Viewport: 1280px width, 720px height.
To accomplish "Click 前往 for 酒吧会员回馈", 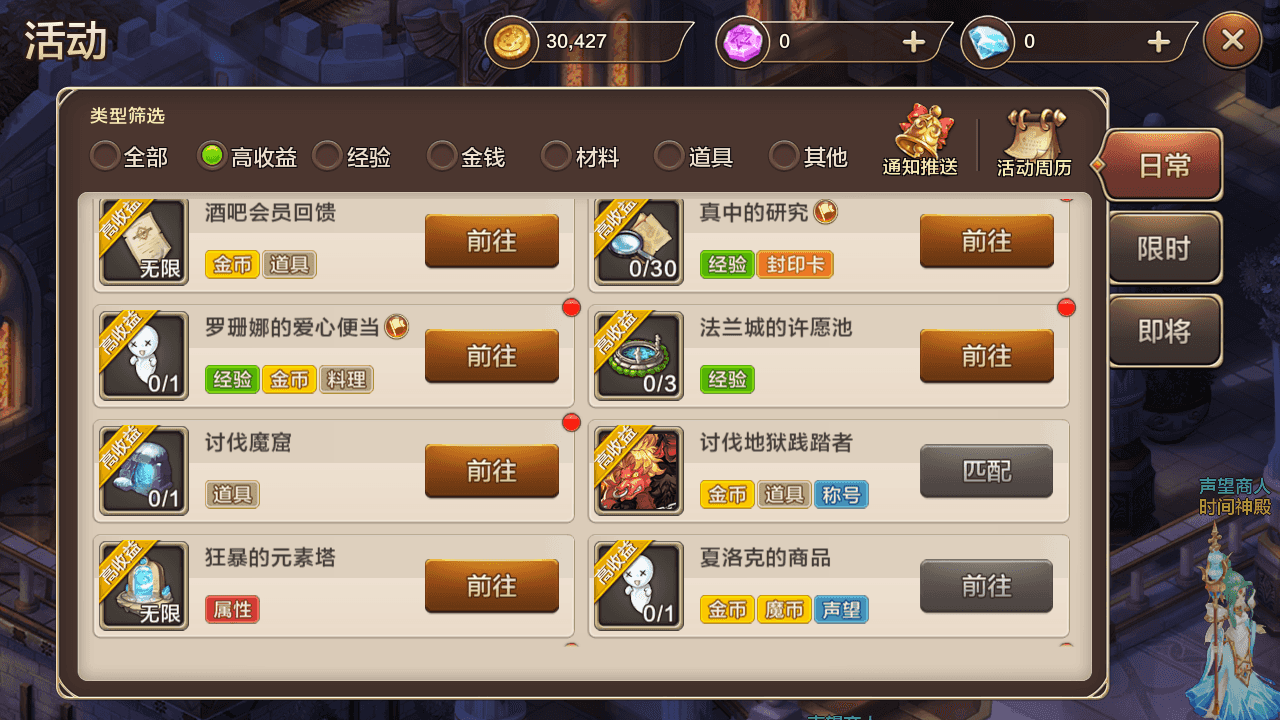I will click(491, 241).
